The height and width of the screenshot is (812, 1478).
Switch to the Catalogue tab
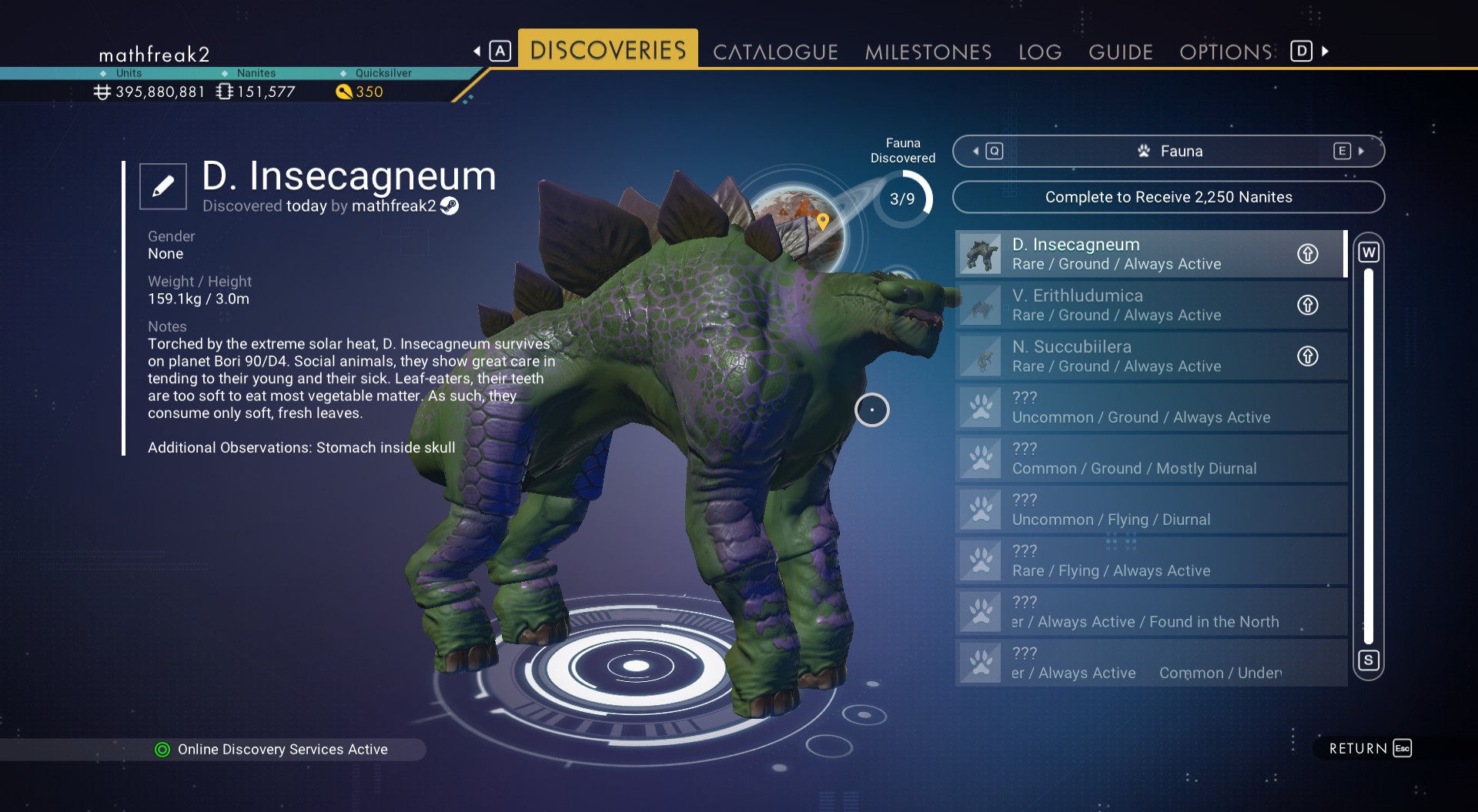coord(775,52)
